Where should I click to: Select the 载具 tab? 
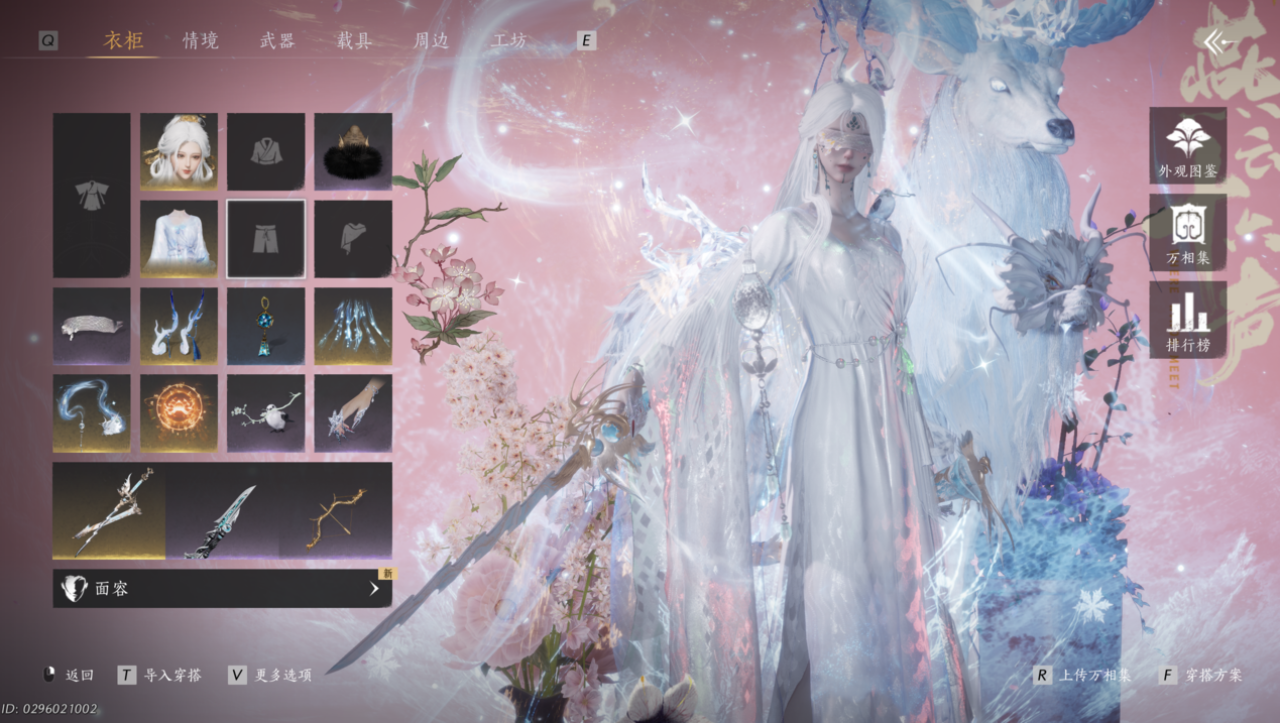click(354, 41)
